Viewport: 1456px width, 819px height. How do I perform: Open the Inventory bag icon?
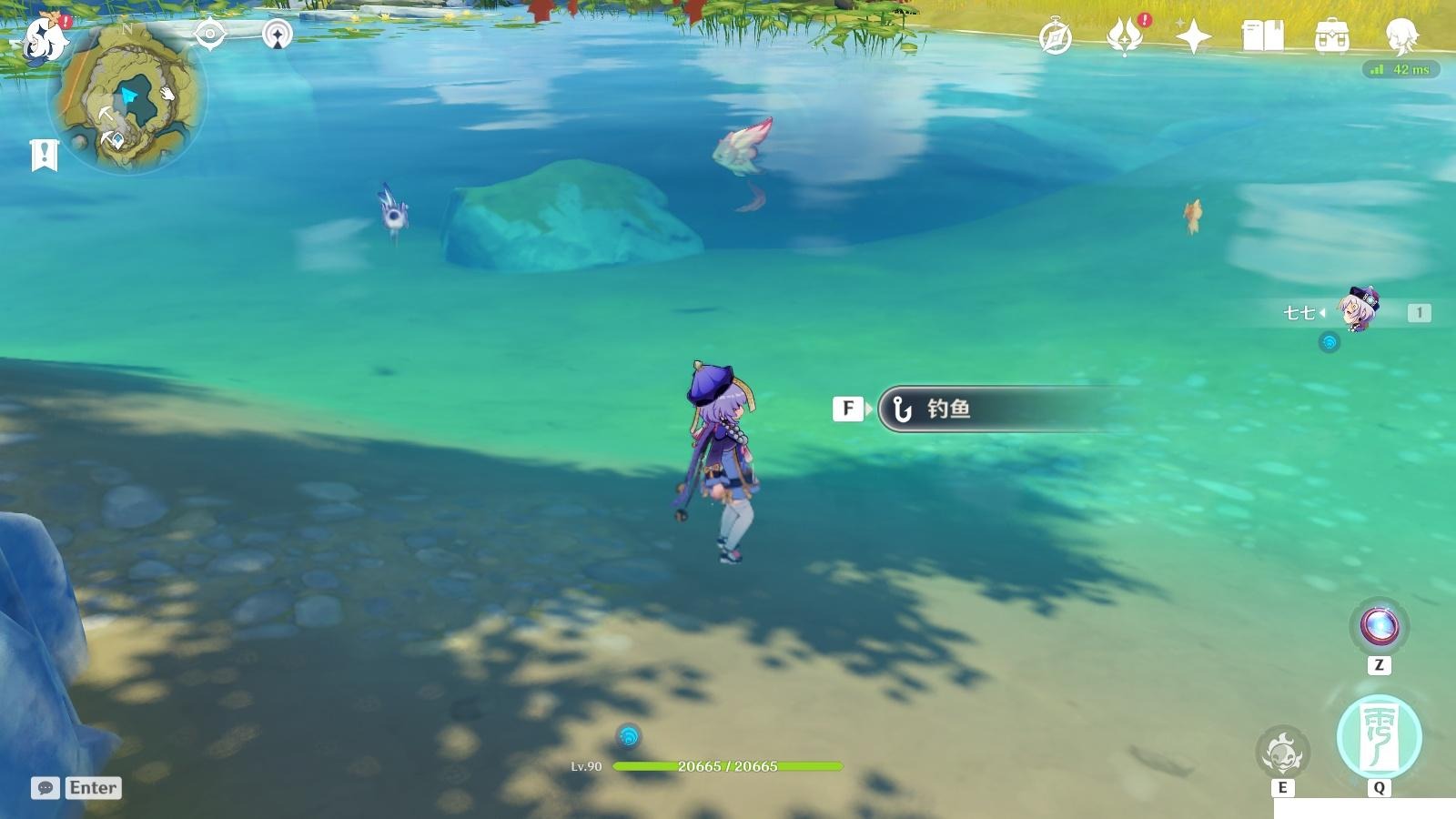(1332, 35)
